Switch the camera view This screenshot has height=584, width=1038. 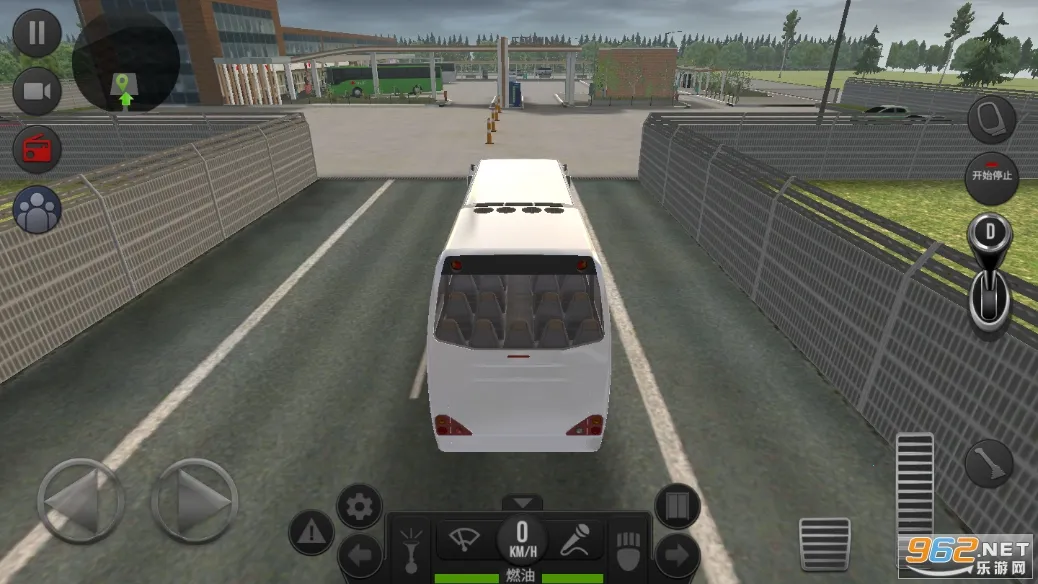tap(37, 93)
